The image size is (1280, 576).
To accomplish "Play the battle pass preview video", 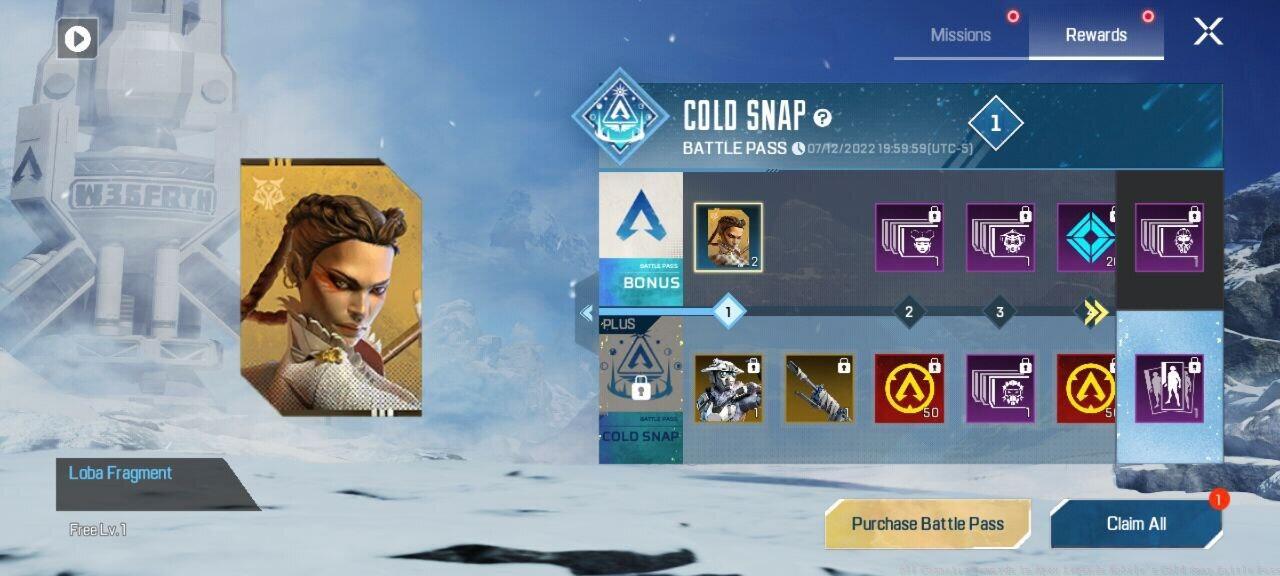I will point(77,39).
